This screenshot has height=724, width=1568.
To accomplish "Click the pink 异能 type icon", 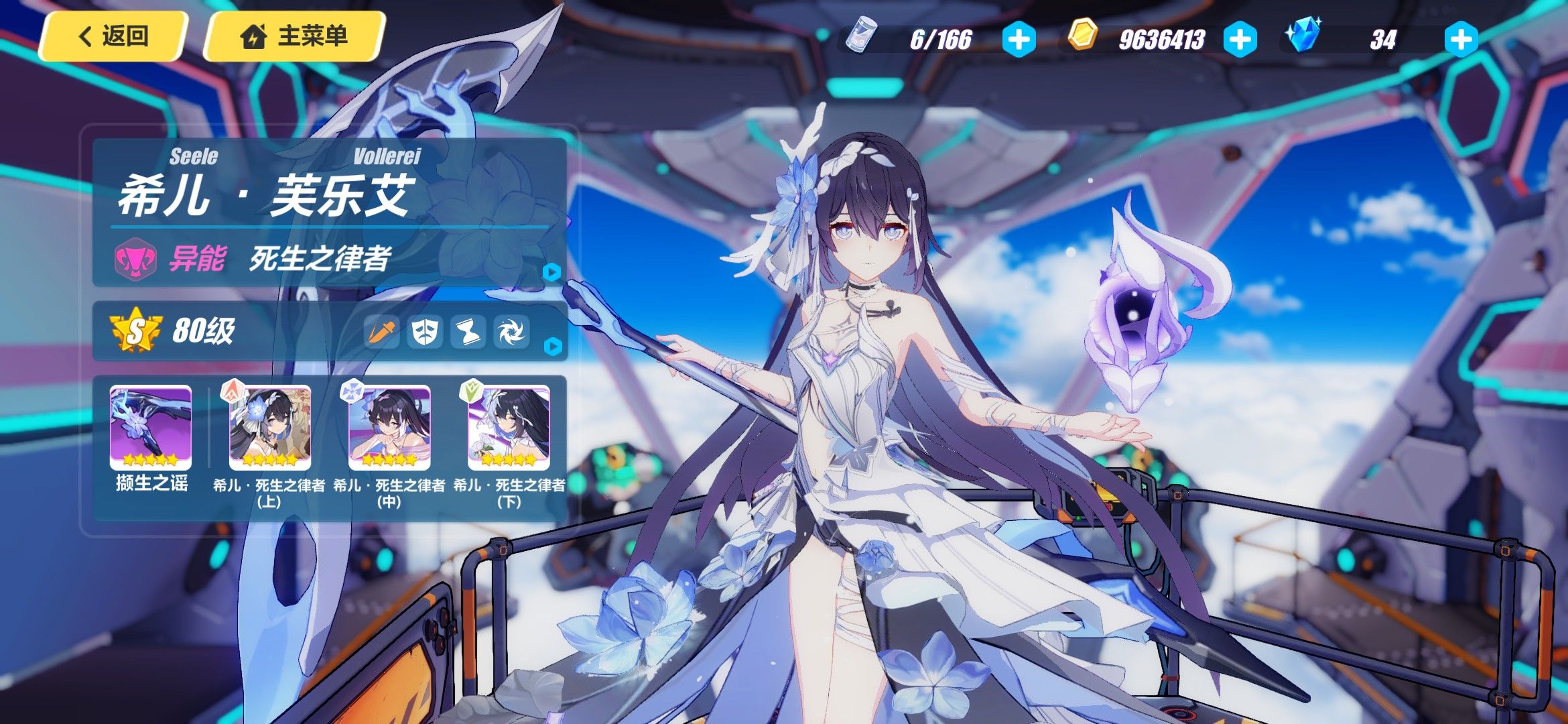I will 135,259.
